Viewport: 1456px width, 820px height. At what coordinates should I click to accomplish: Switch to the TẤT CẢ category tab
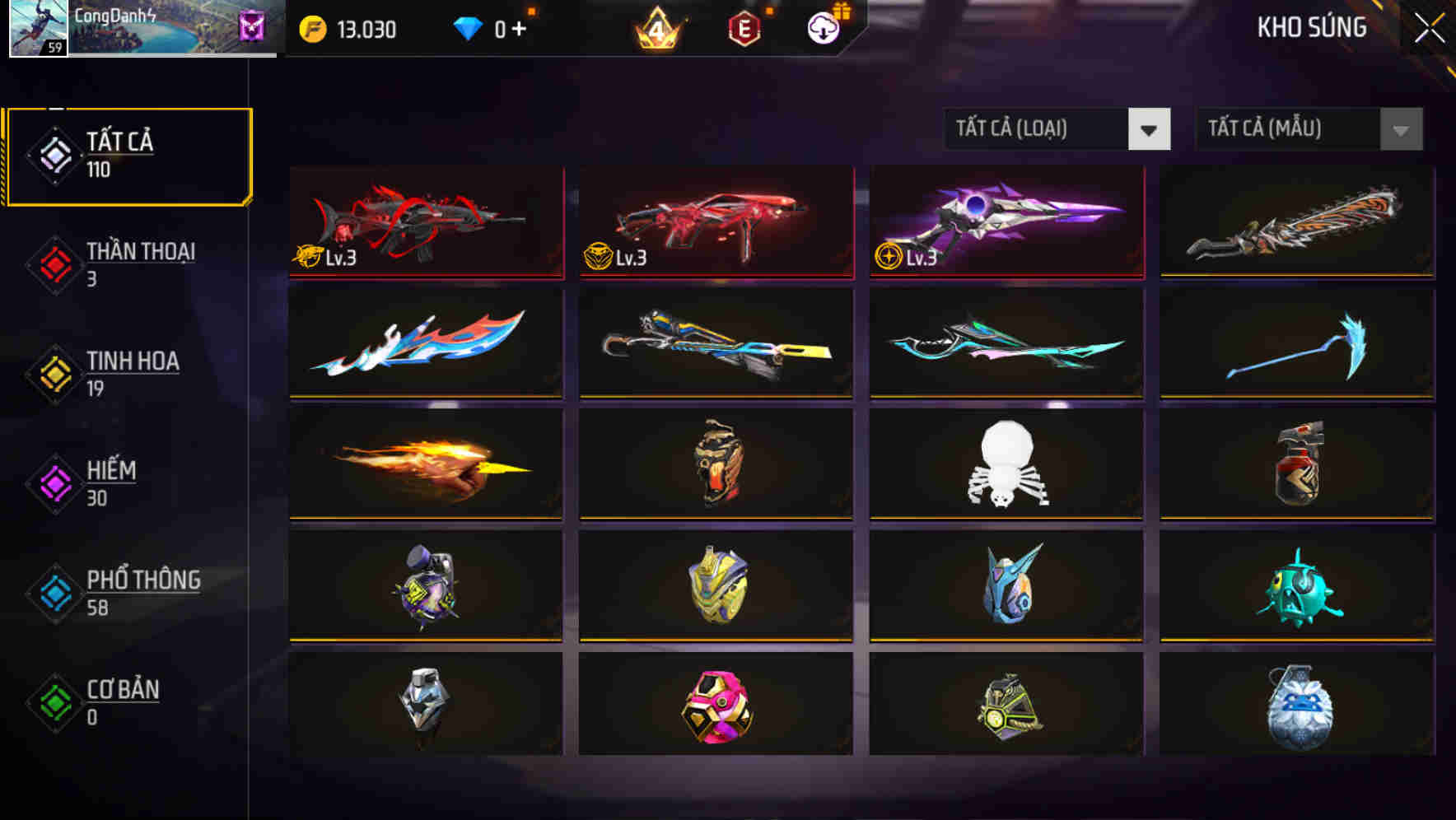[128, 155]
